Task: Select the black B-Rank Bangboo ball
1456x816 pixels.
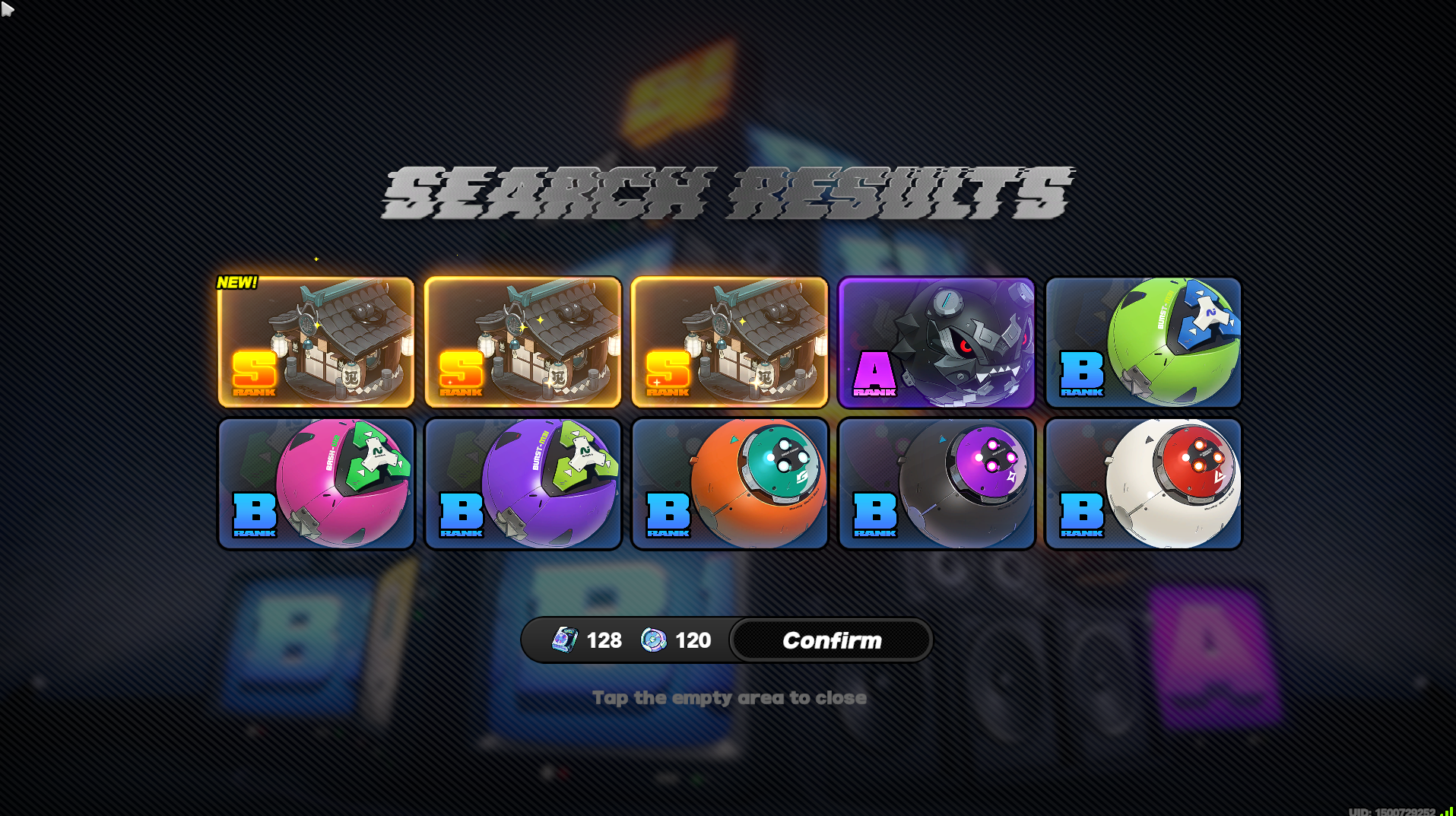Action: (935, 483)
